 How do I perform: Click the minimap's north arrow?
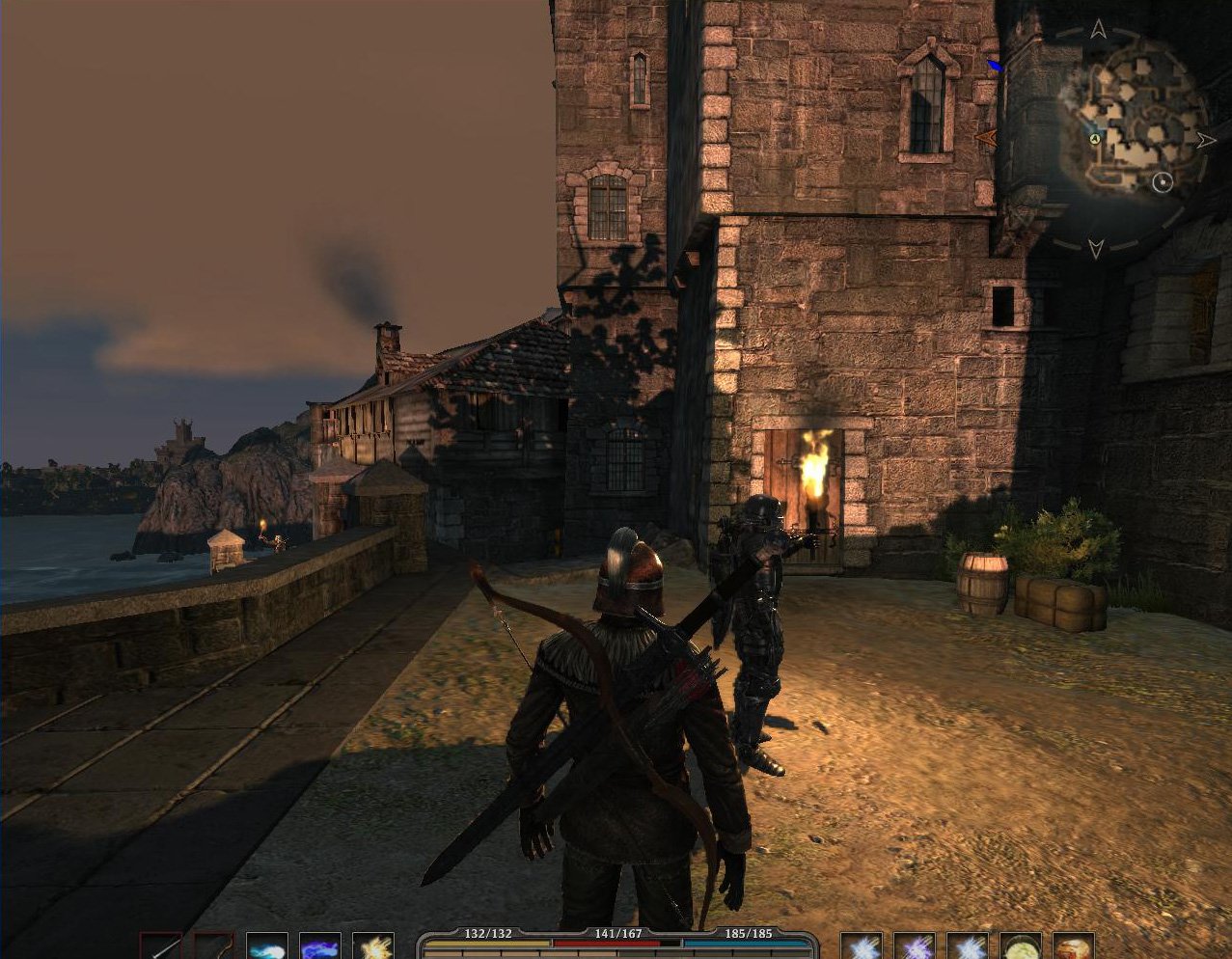tap(1098, 30)
